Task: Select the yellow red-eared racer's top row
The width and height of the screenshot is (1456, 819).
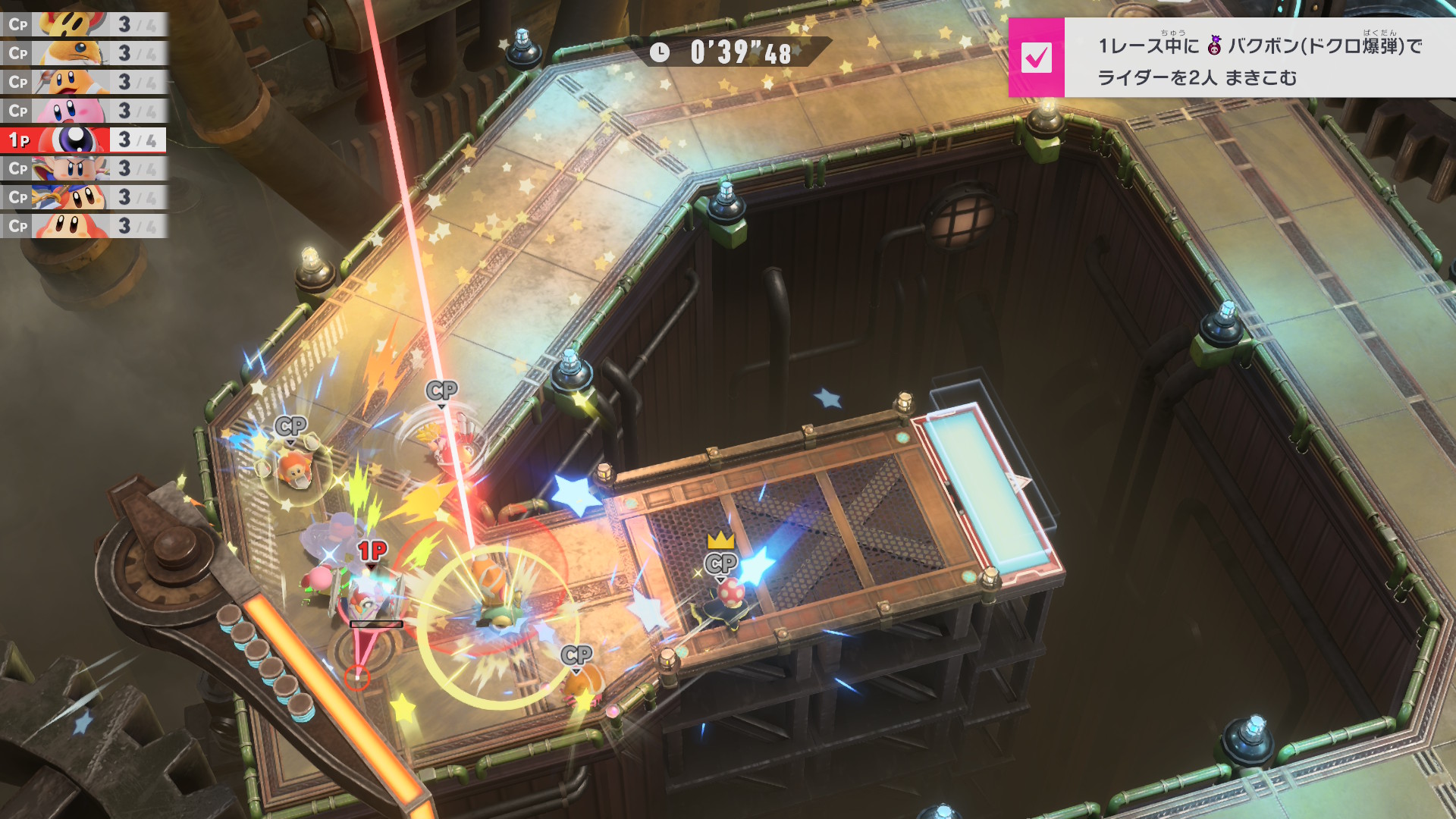Action: coord(83,24)
